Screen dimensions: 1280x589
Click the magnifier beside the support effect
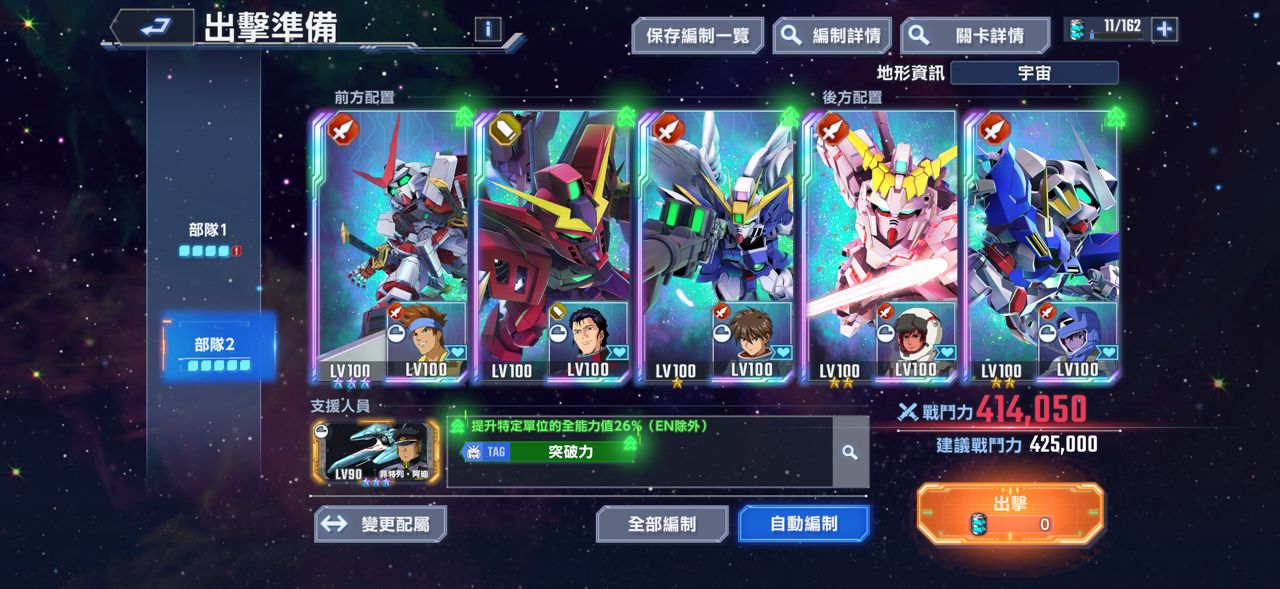[850, 453]
